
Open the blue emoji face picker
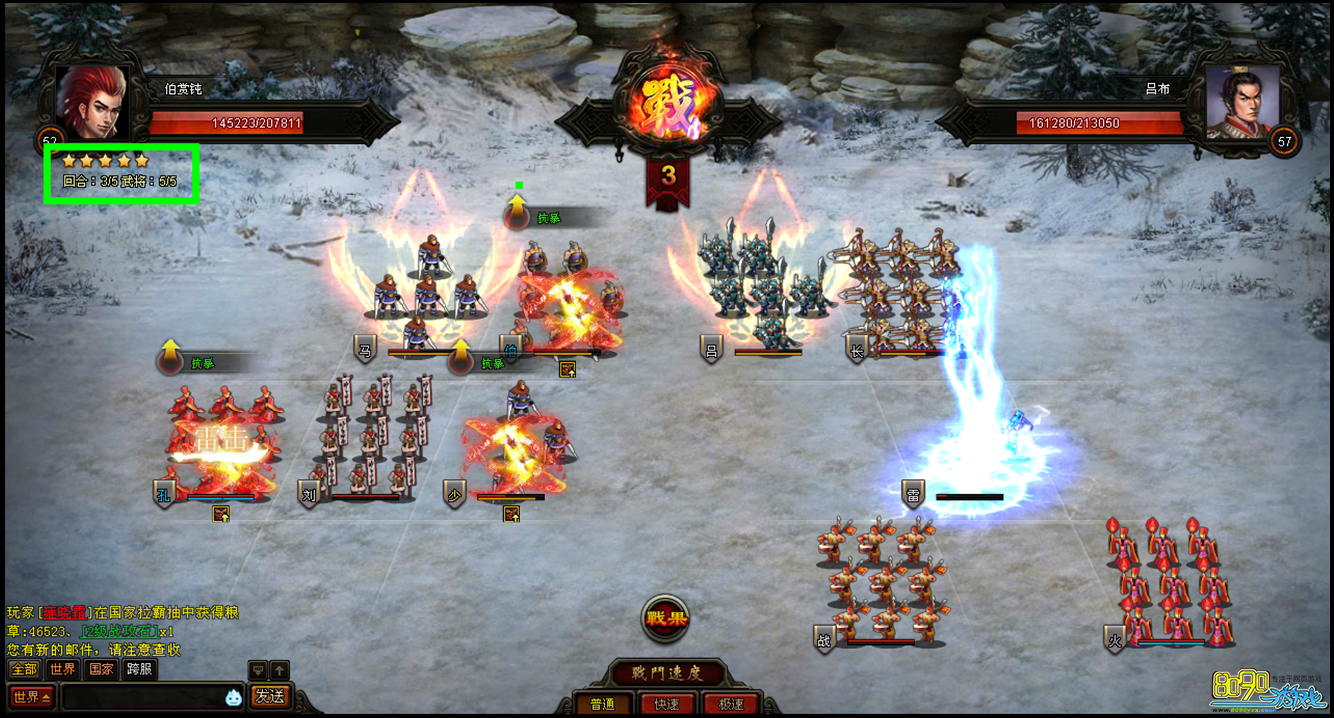[x=233, y=697]
